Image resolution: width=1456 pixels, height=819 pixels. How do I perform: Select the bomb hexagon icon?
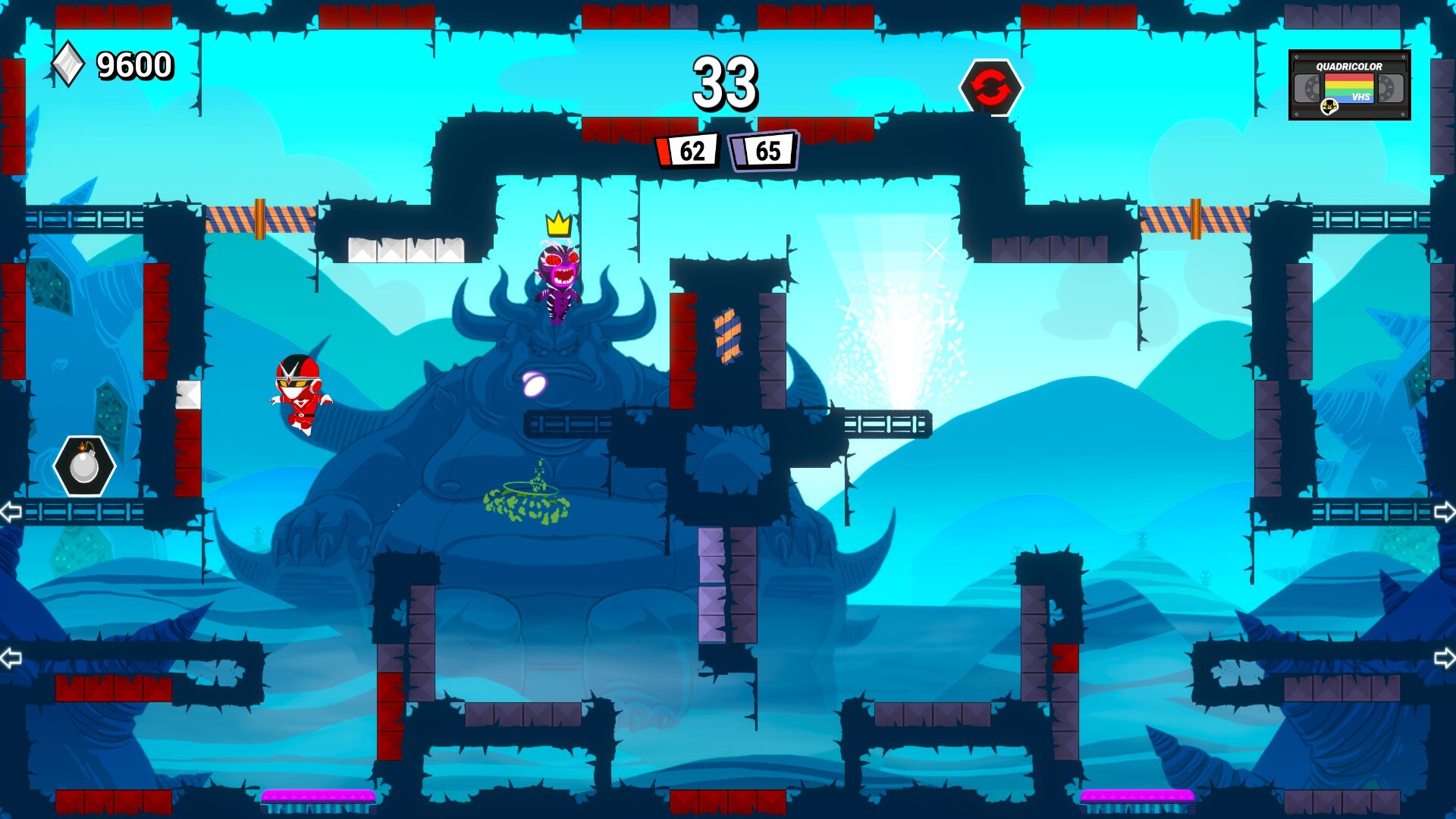point(84,466)
